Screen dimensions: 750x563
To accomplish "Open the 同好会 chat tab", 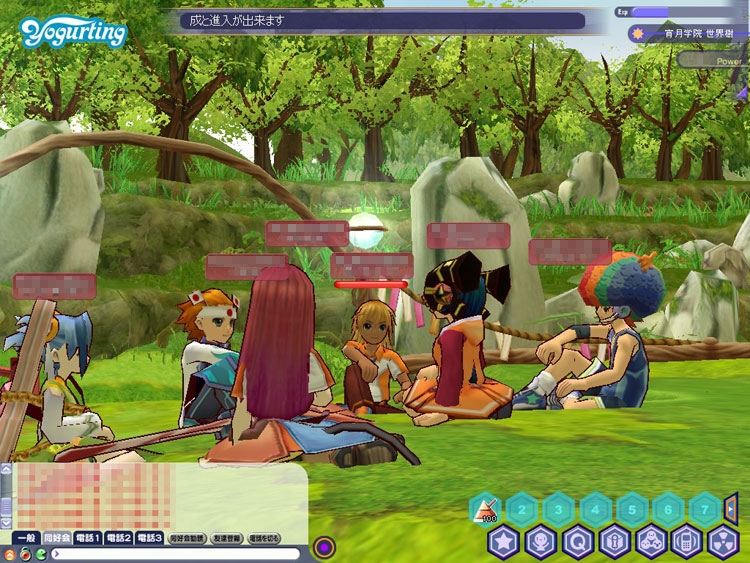I will (57, 538).
